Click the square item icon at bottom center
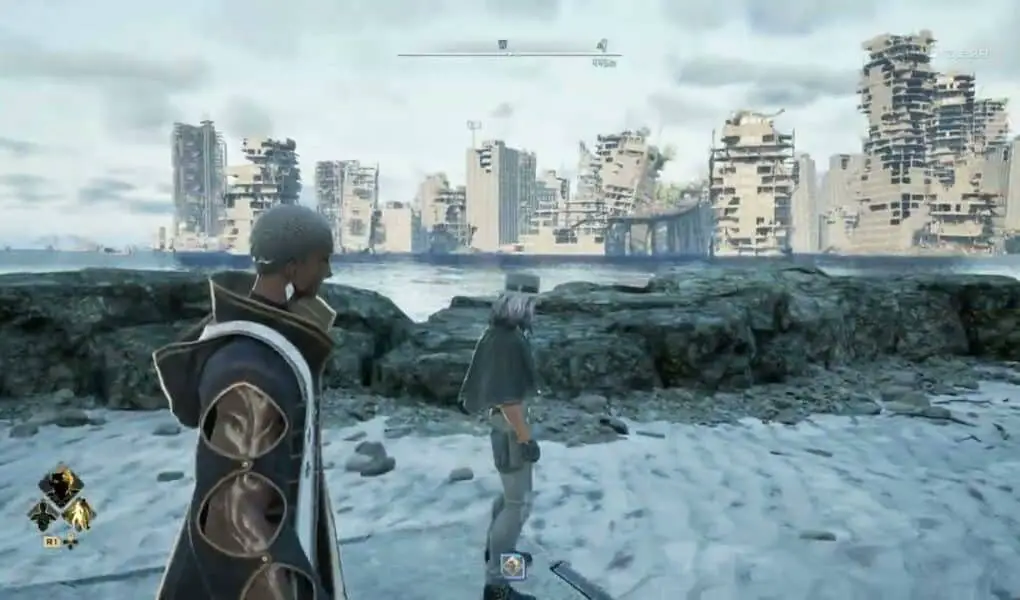Viewport: 1020px width, 600px height. pos(513,566)
